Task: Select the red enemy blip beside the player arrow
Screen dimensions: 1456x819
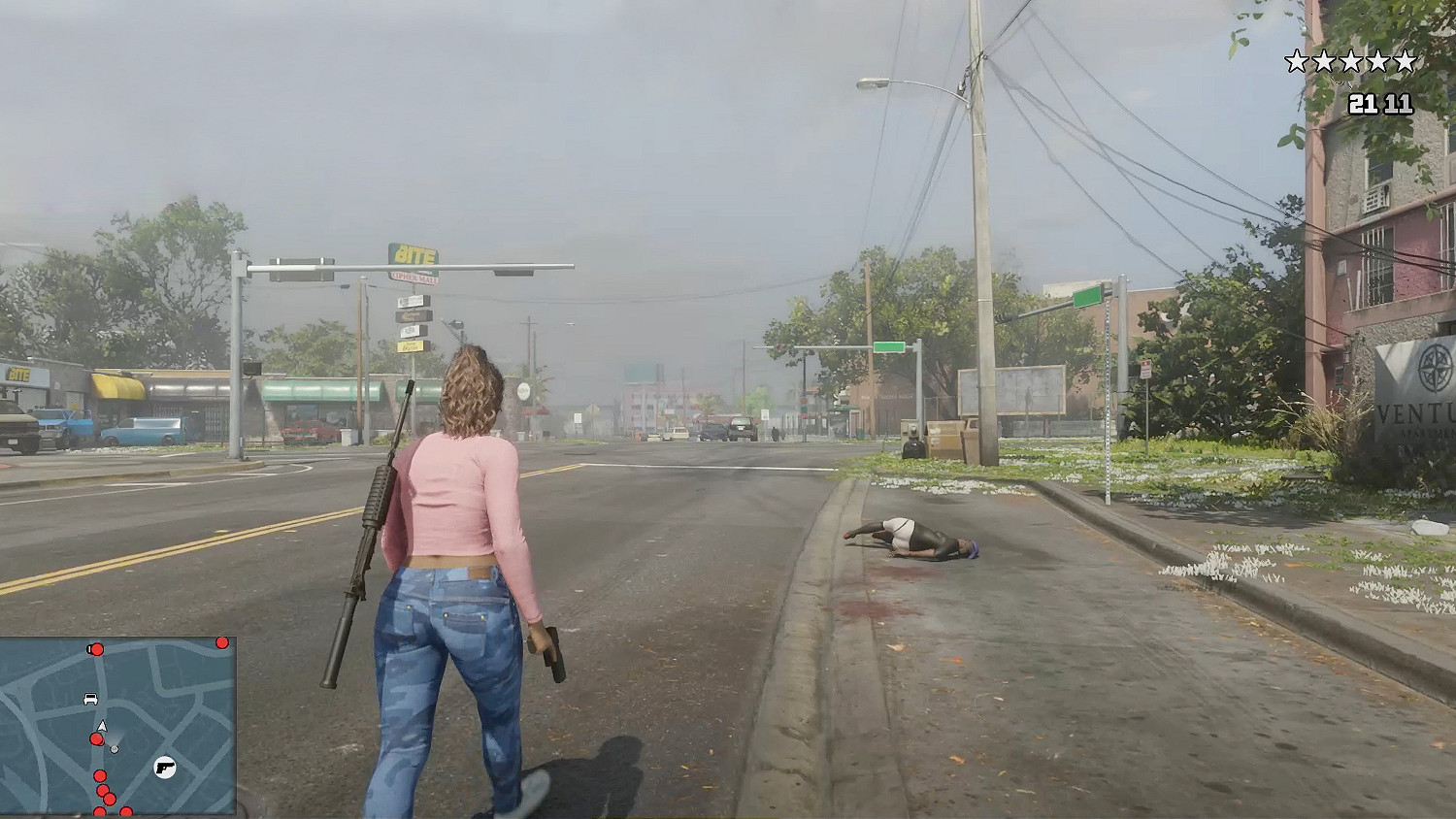Action: tap(97, 739)
